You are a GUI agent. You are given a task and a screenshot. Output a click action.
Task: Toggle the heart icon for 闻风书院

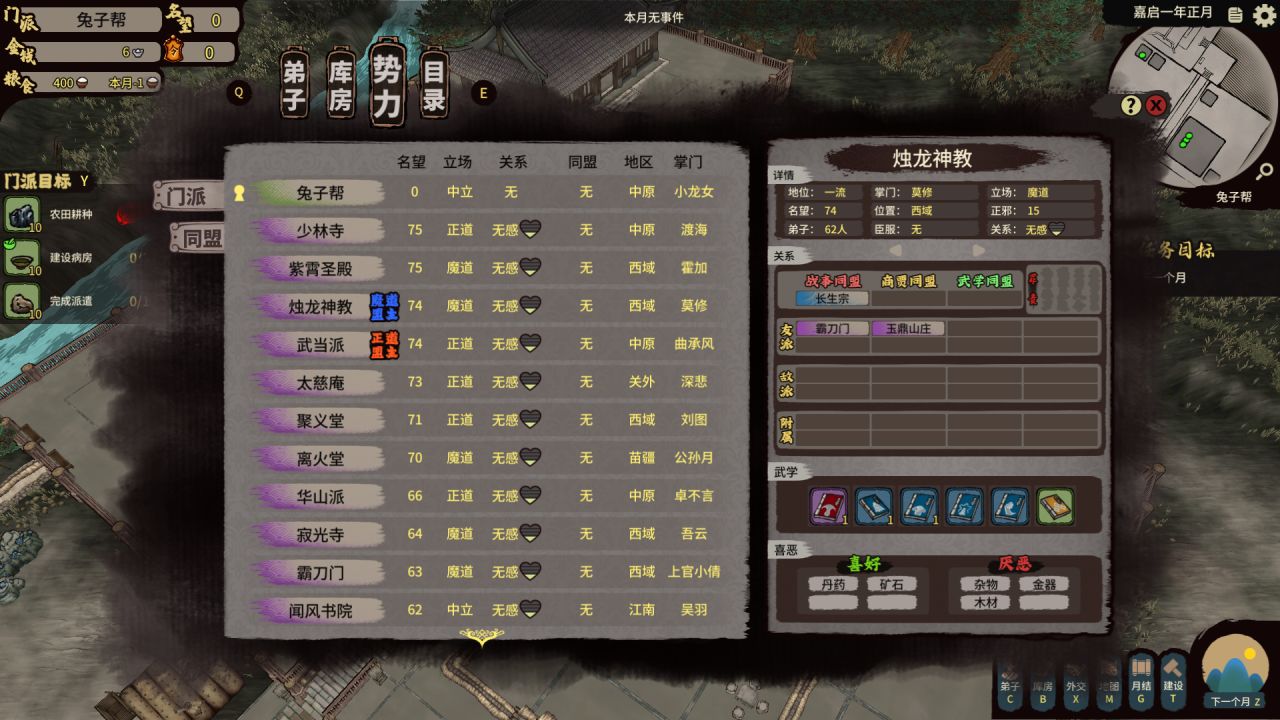(x=530, y=610)
